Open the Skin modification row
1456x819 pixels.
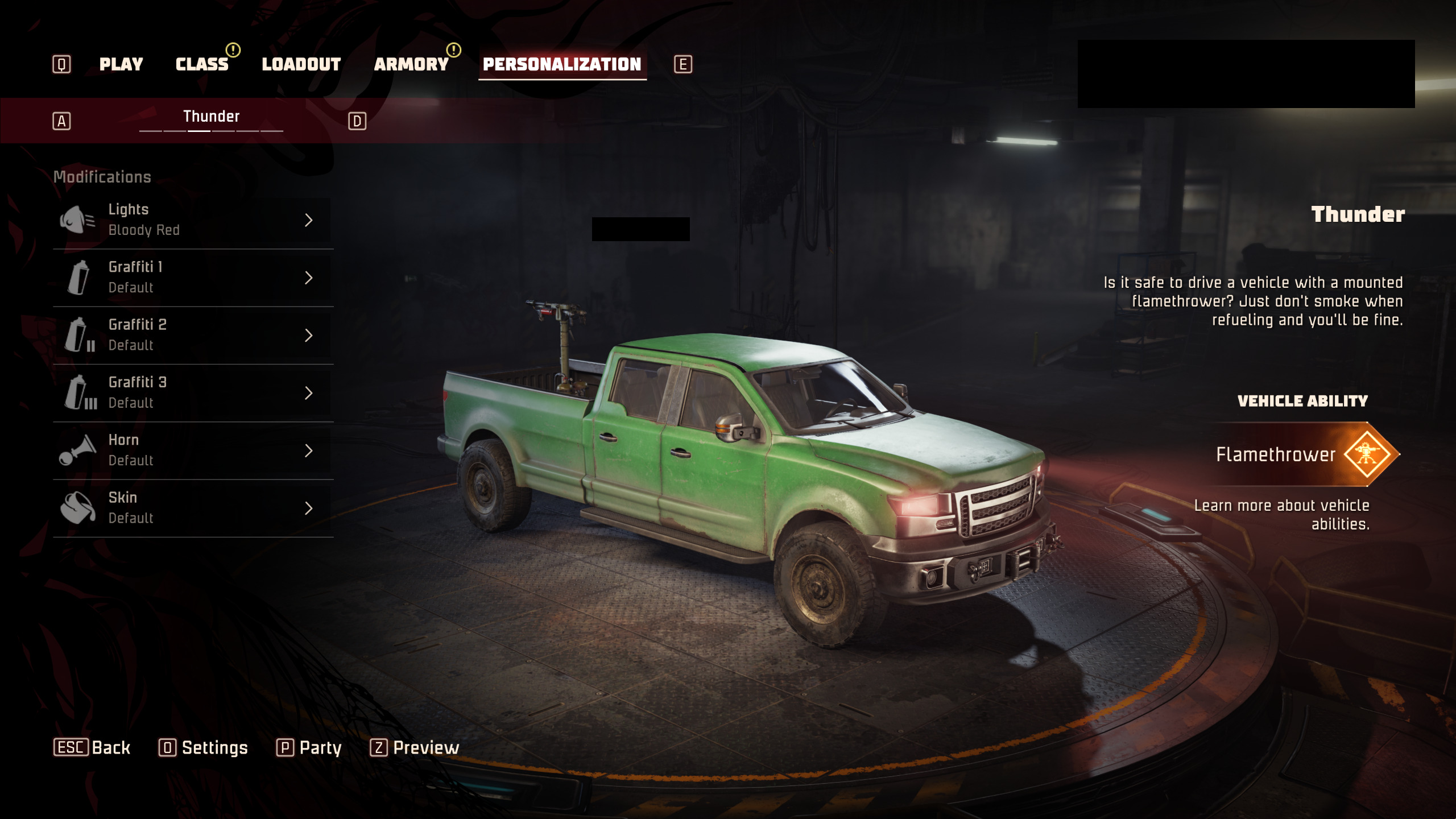(192, 508)
